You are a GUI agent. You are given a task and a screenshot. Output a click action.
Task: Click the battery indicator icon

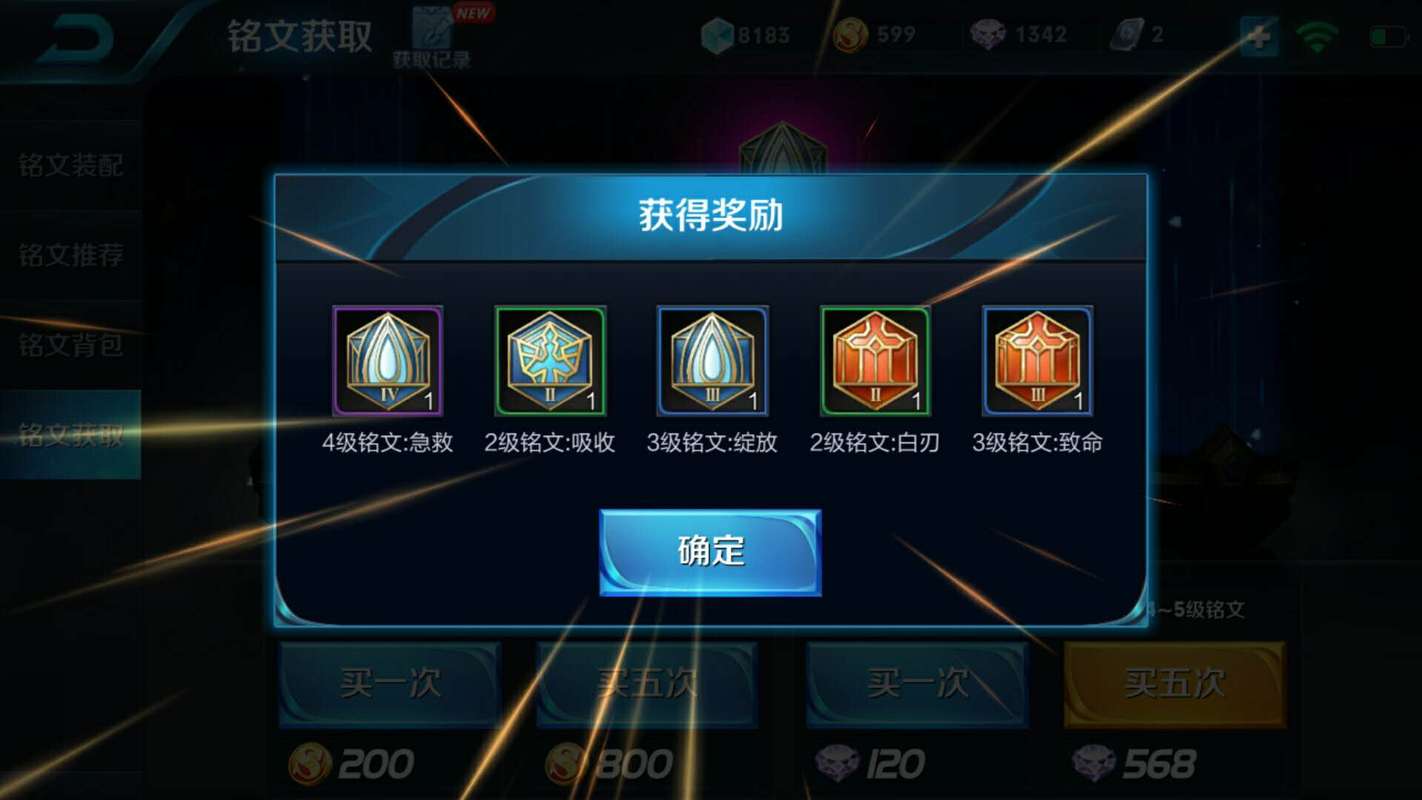pyautogui.click(x=1390, y=33)
